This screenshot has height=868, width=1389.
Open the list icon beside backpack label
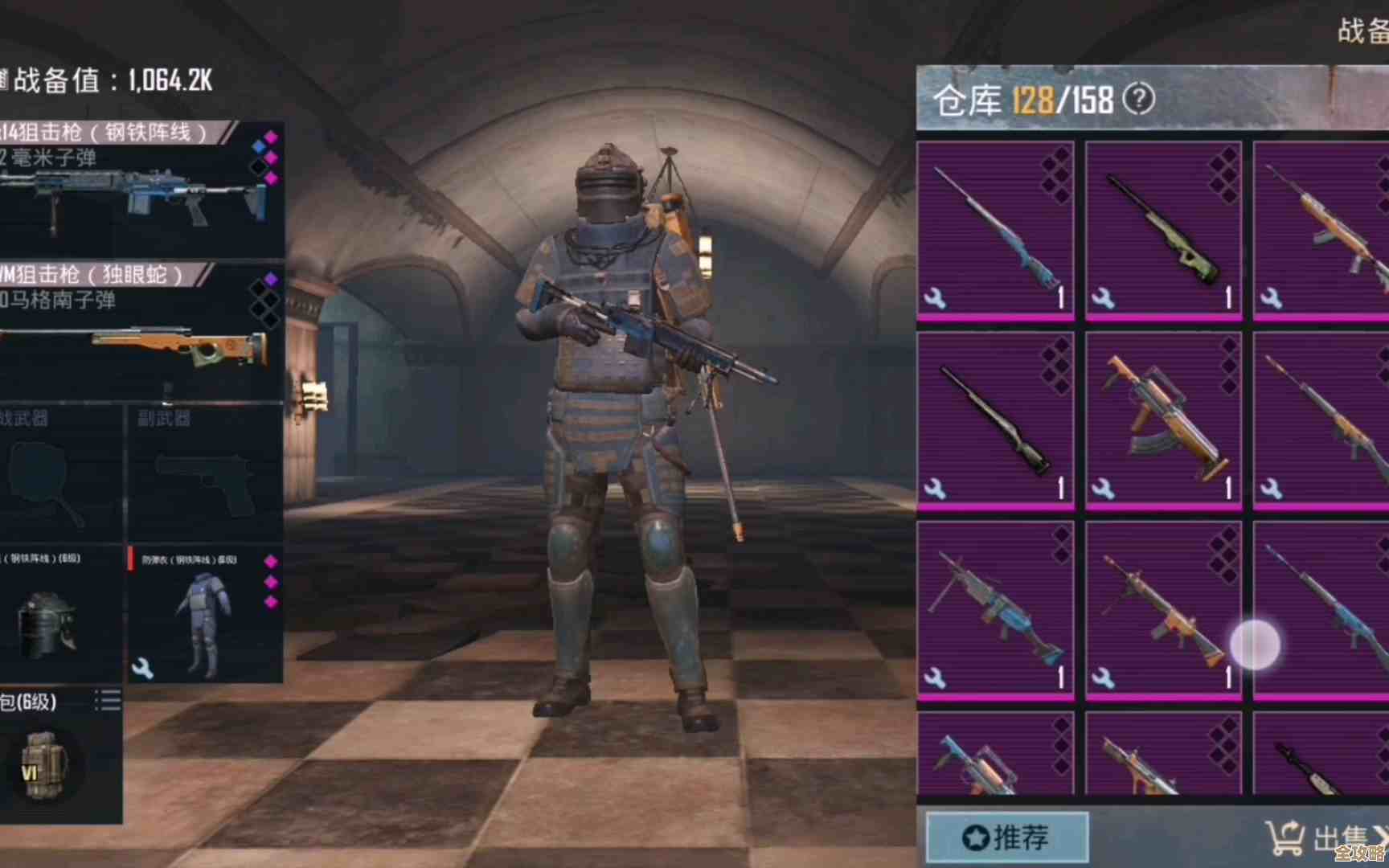(x=108, y=701)
